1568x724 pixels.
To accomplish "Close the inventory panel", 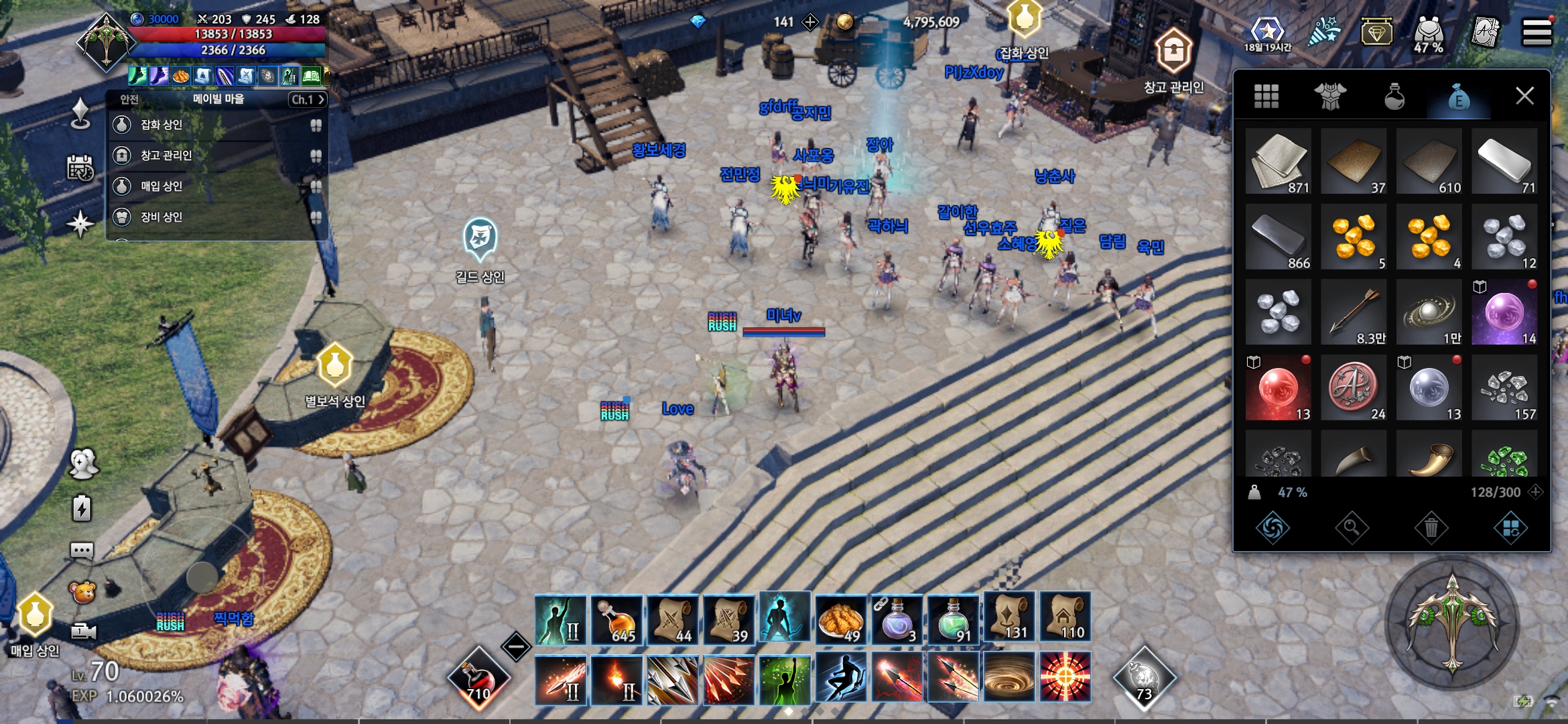I will pyautogui.click(x=1524, y=96).
